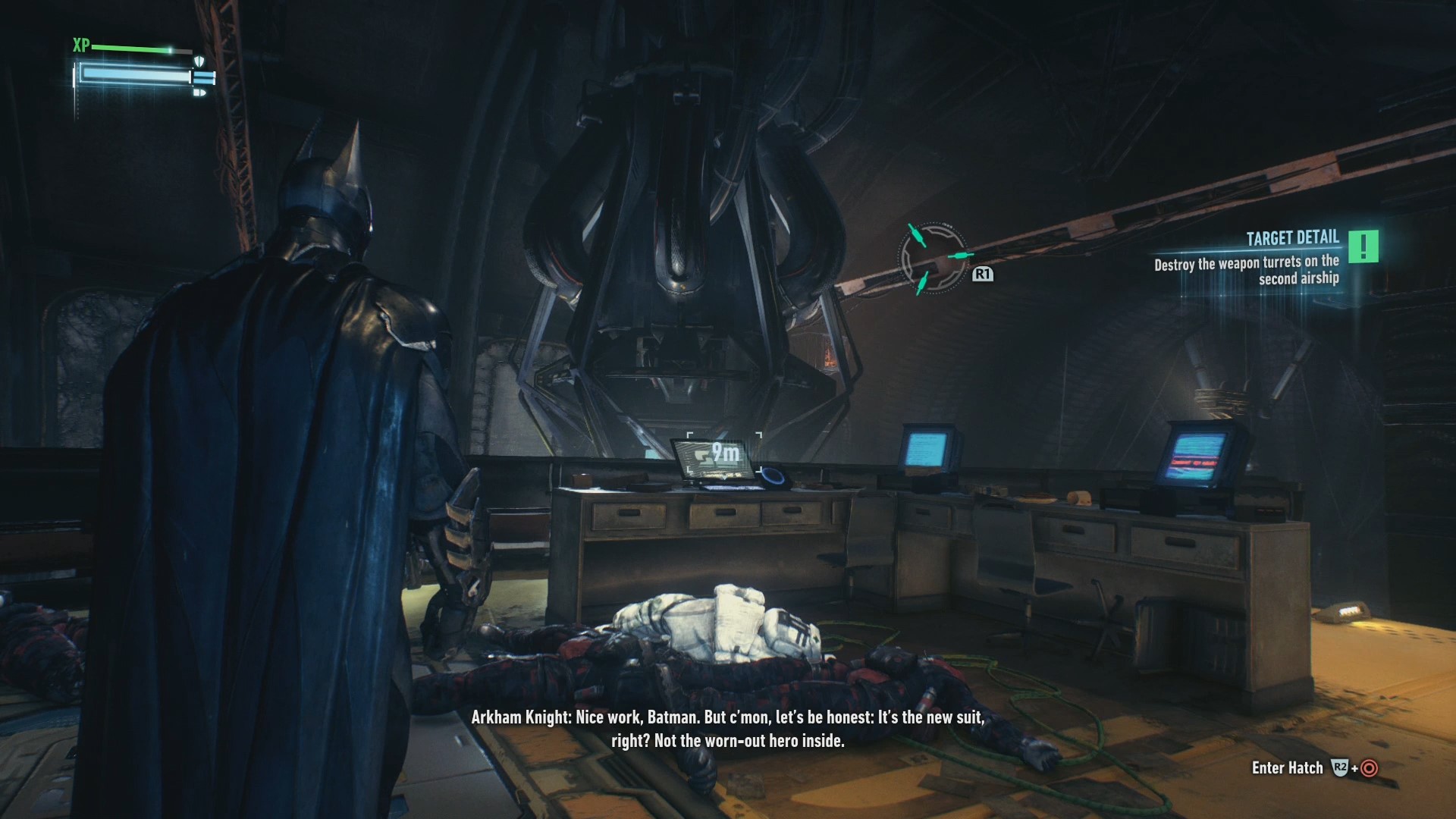
Task: Click the green reticle marker in screen center
Action: pos(933,259)
